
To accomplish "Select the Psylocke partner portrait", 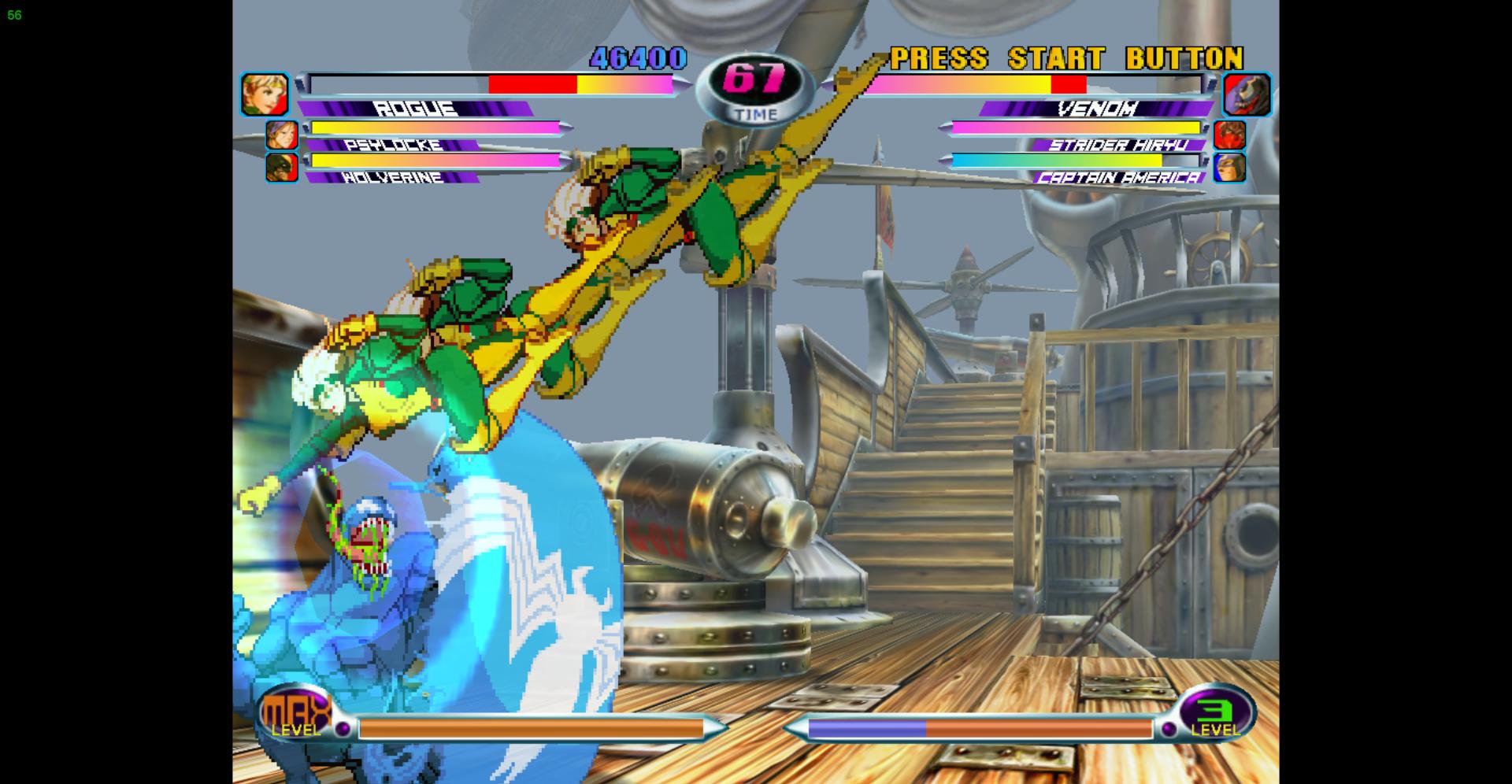I will [281, 135].
